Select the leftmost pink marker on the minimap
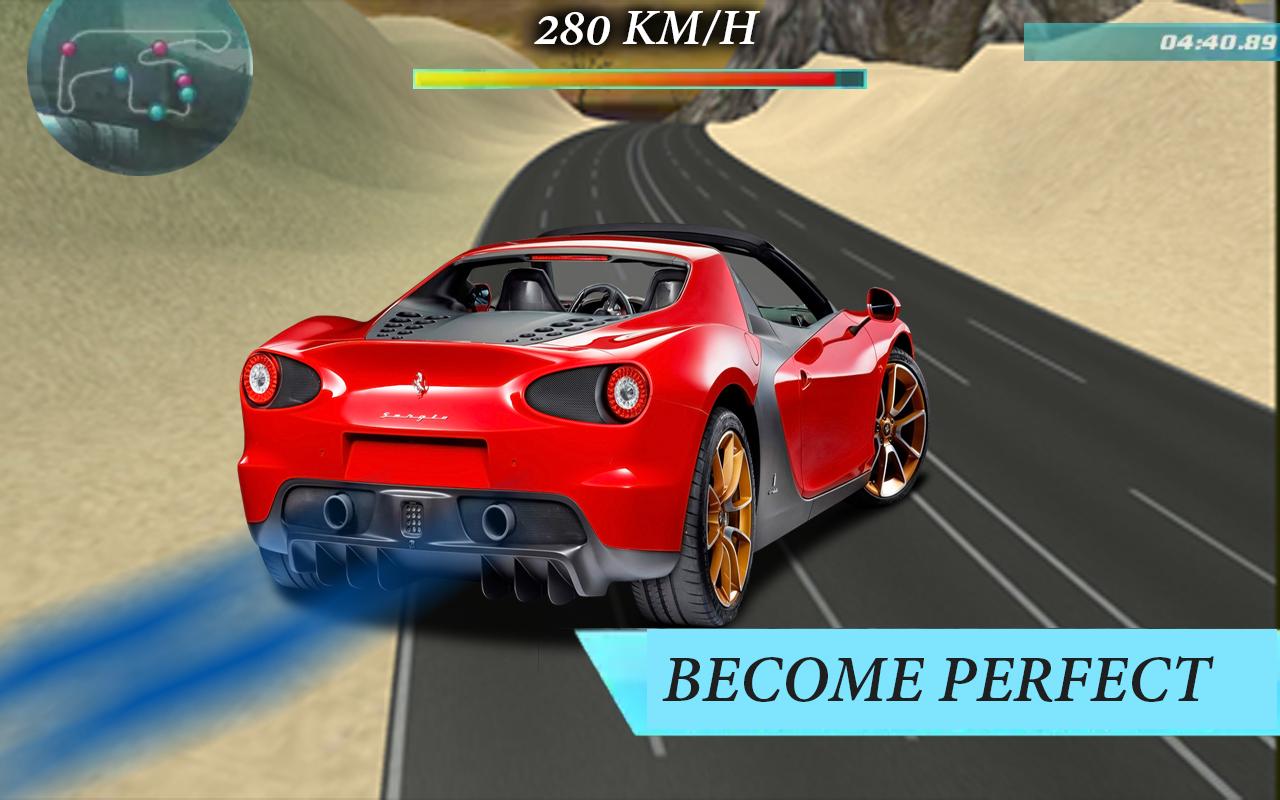Image resolution: width=1280 pixels, height=800 pixels. pos(68,49)
